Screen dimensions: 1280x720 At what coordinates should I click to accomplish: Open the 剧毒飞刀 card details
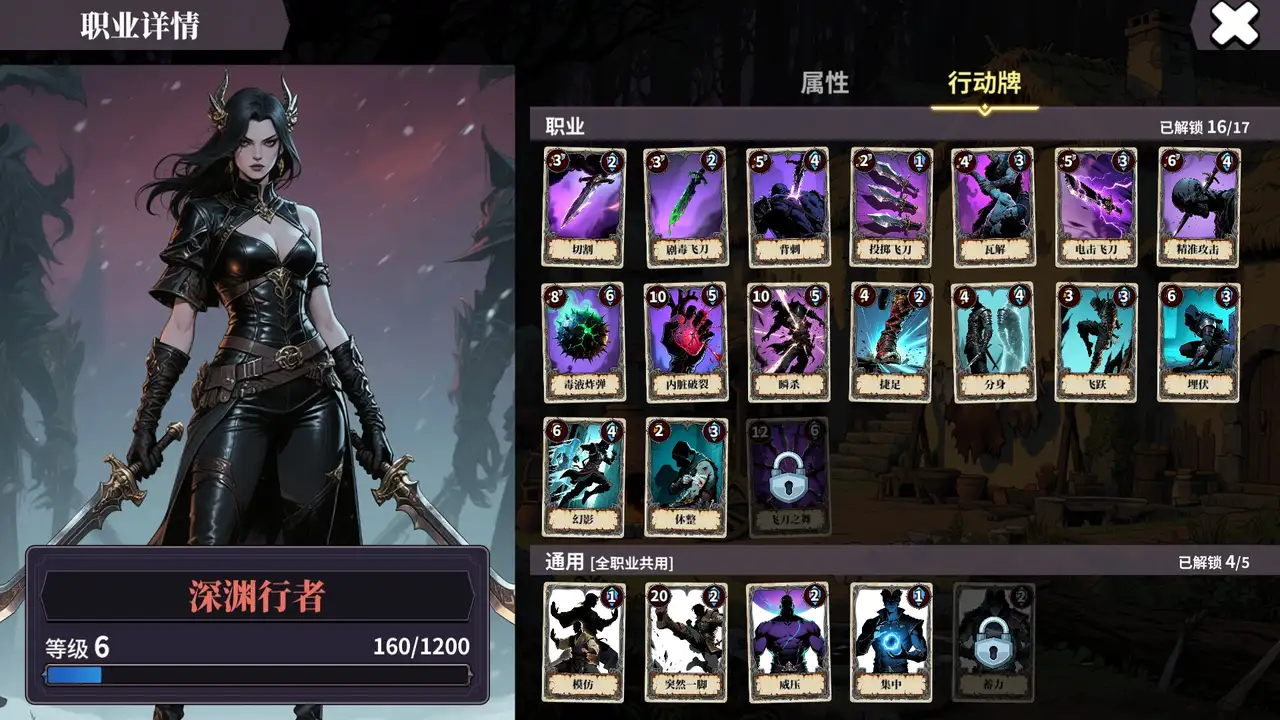point(685,205)
